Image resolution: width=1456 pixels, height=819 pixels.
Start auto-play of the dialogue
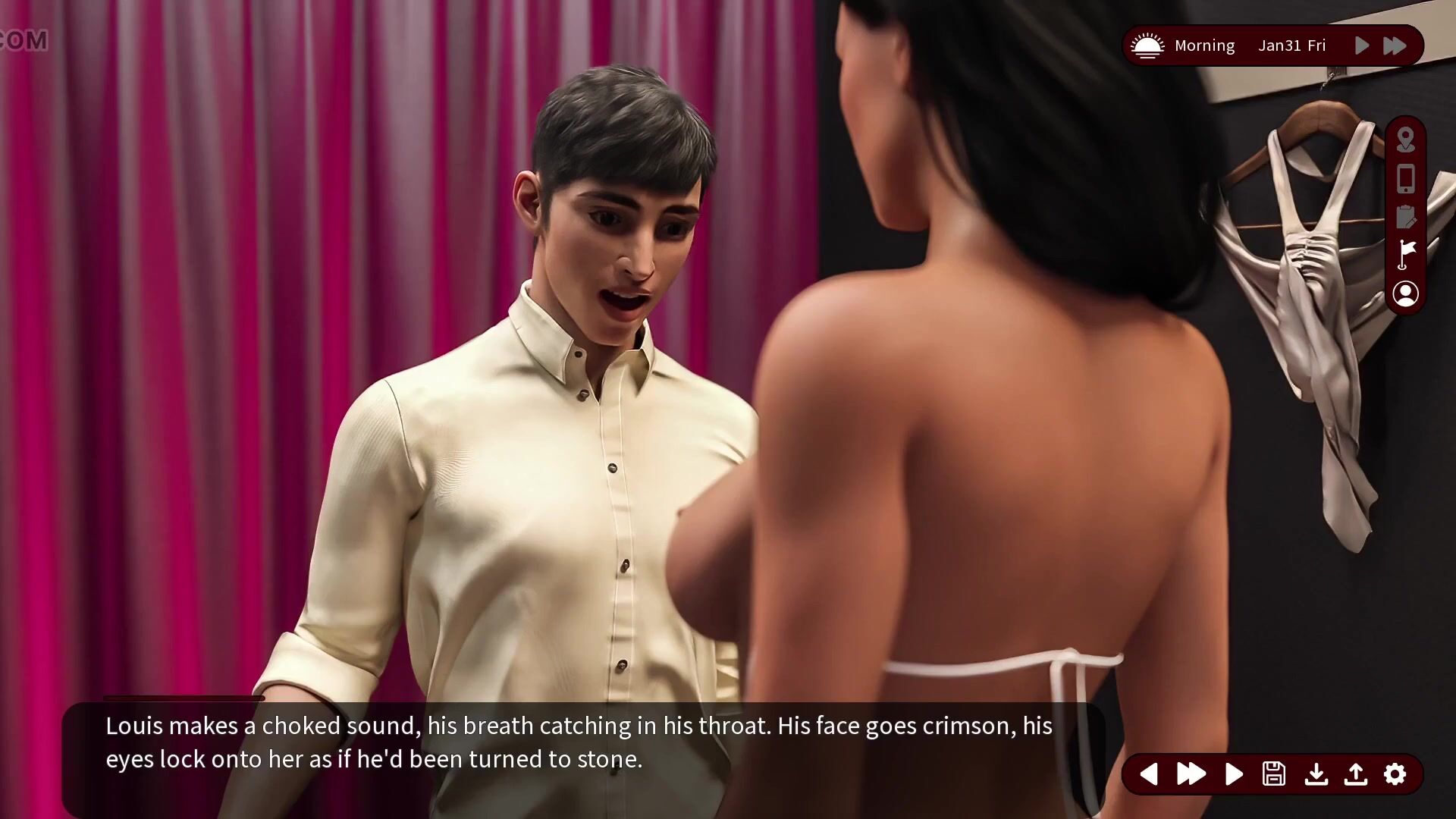click(1234, 773)
